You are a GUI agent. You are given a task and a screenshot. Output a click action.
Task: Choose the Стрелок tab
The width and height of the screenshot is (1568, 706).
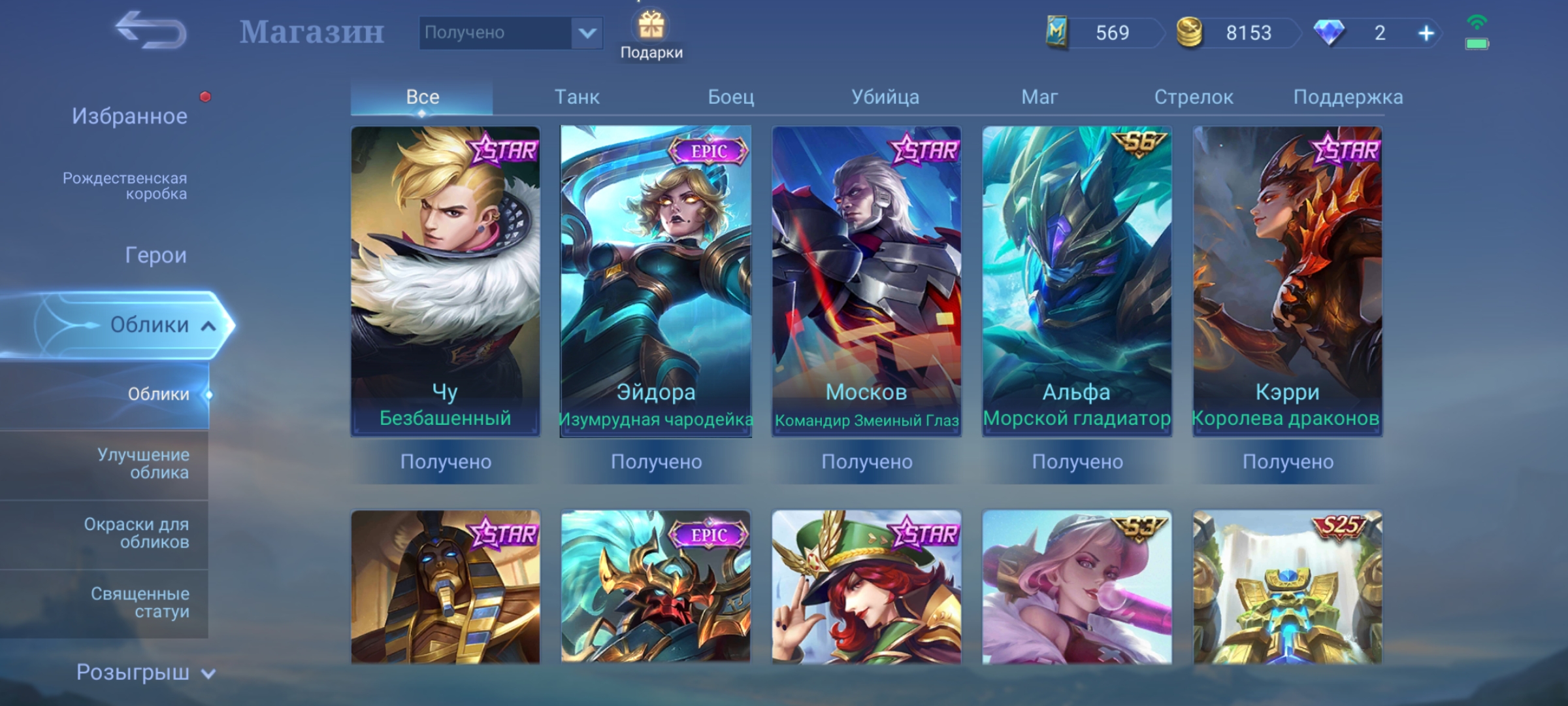click(1194, 97)
